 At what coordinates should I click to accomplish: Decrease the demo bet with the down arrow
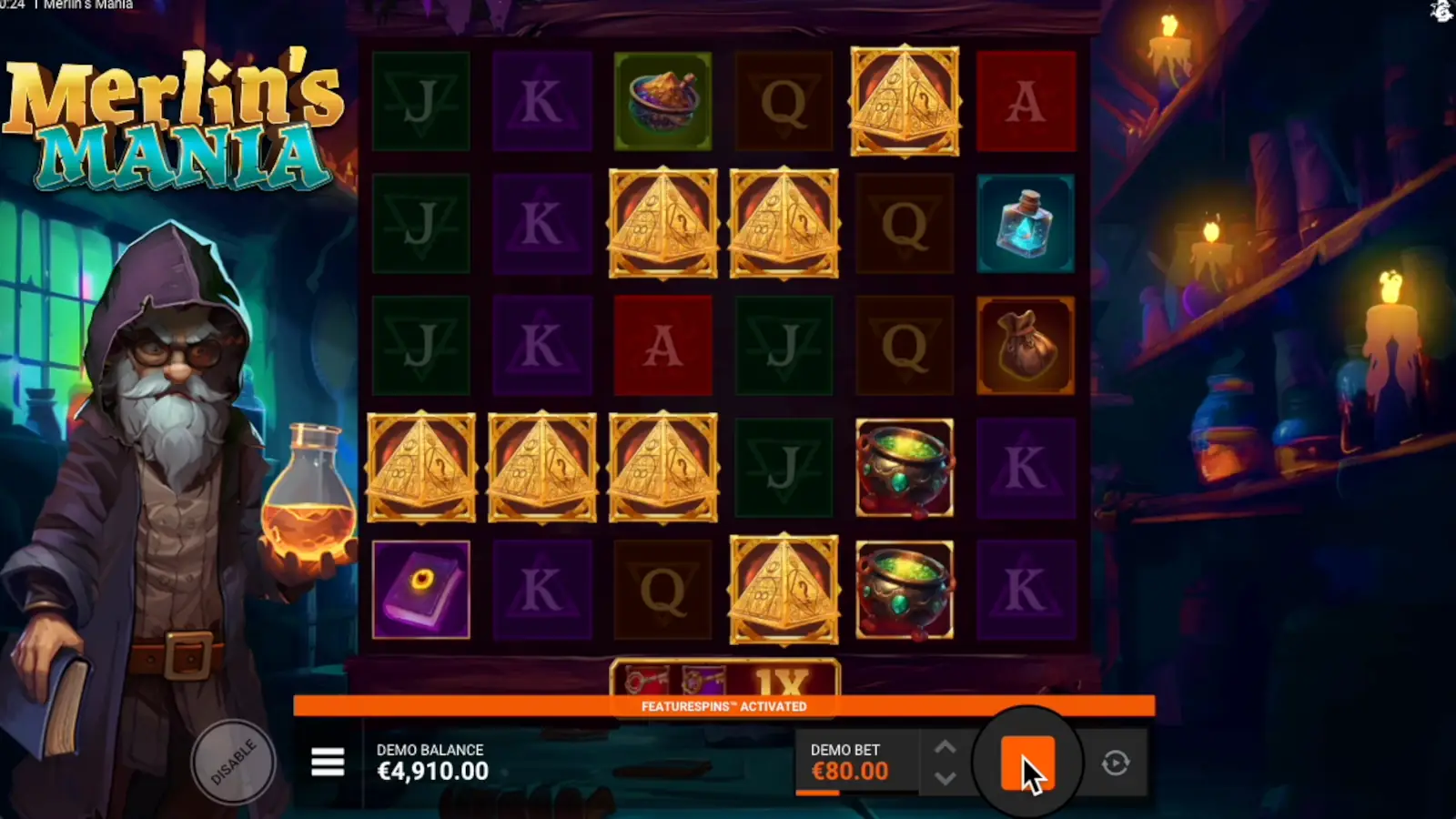(945, 780)
